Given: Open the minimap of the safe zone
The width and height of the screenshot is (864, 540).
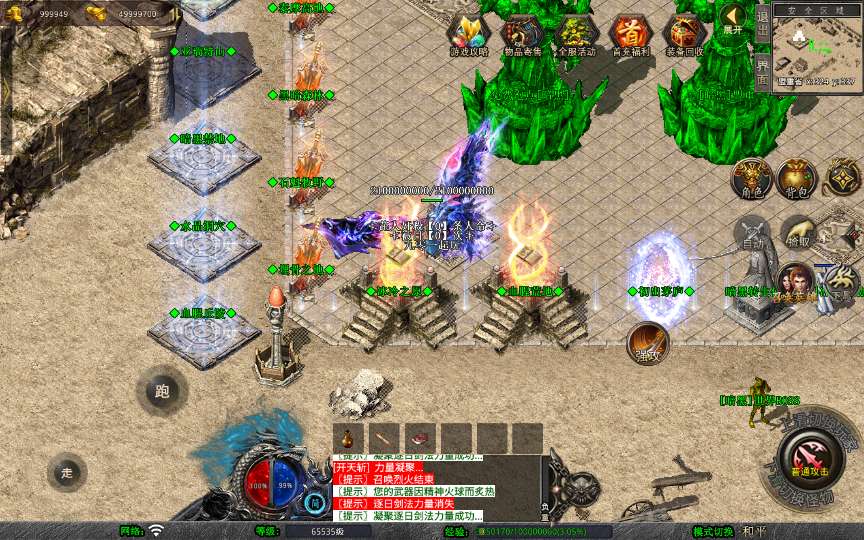Looking at the screenshot, I should pos(817,50).
